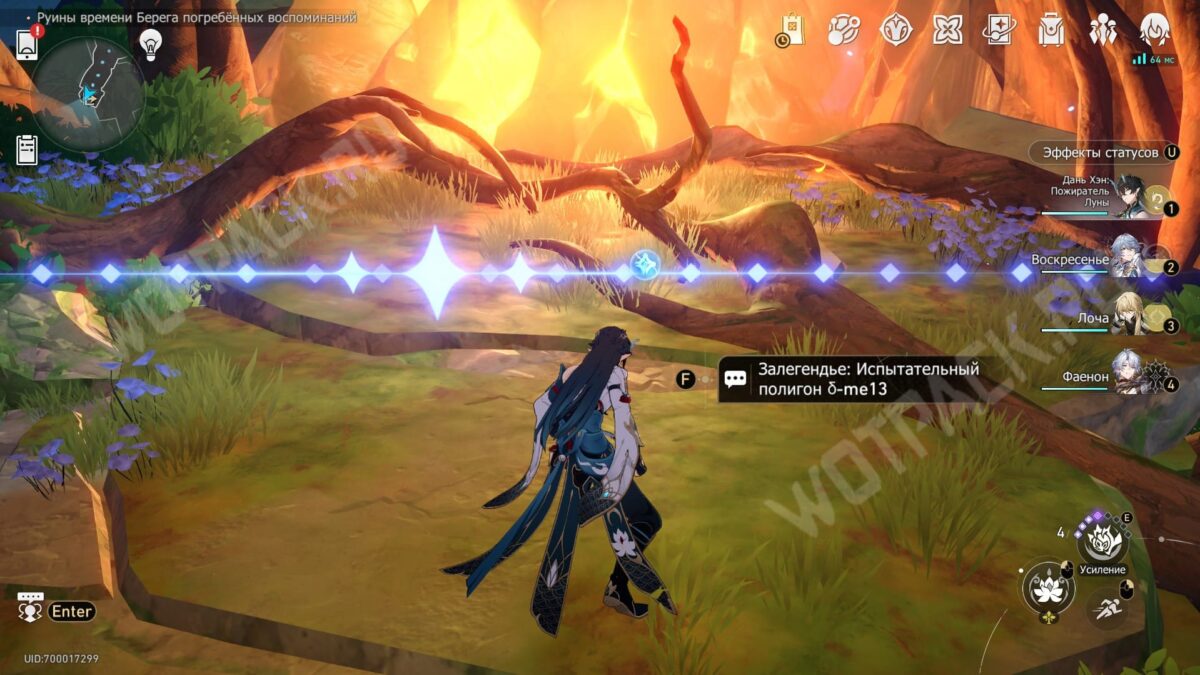Open the four-petal flower icon

pyautogui.click(x=947, y=30)
